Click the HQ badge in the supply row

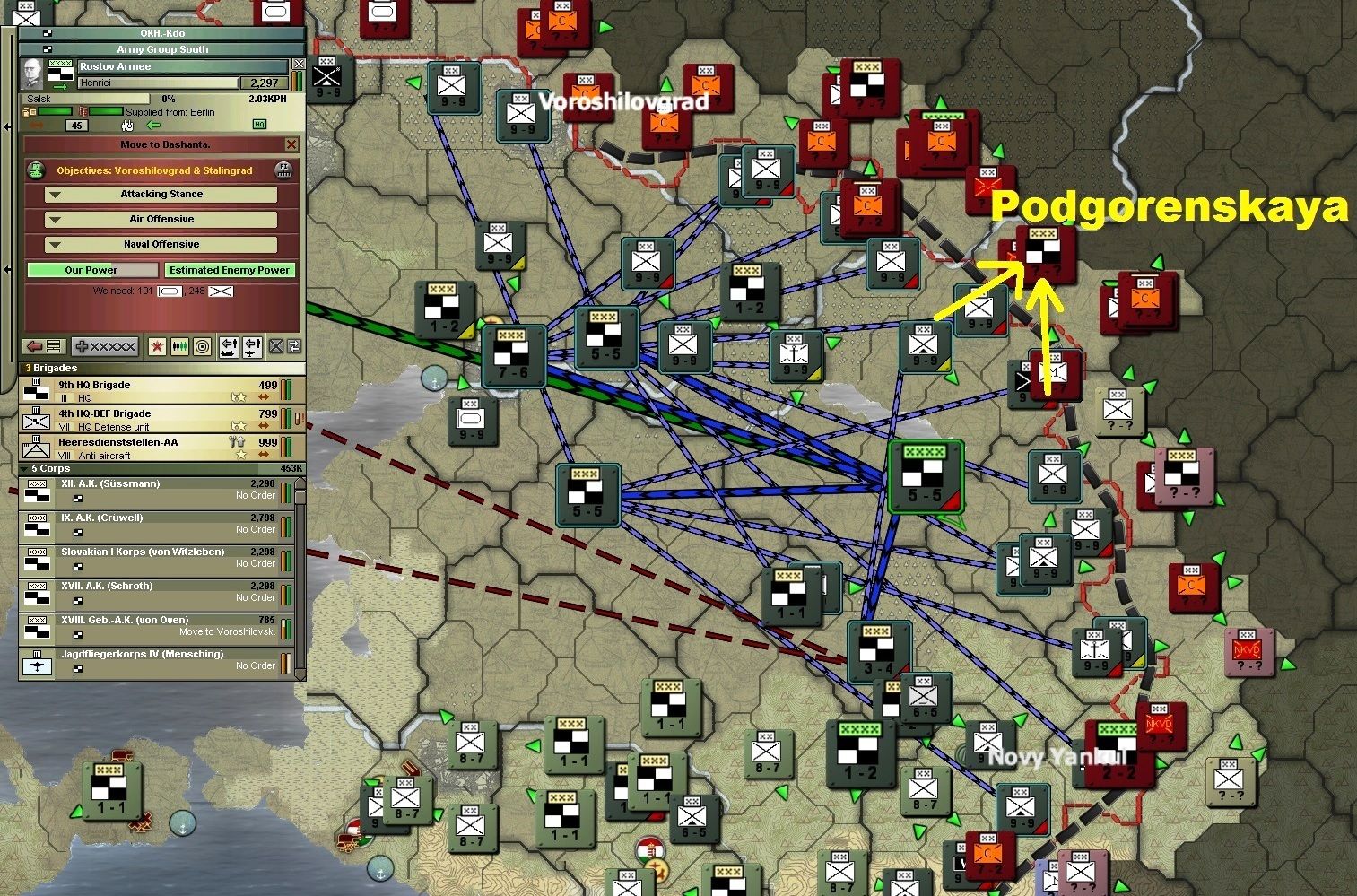pyautogui.click(x=259, y=126)
